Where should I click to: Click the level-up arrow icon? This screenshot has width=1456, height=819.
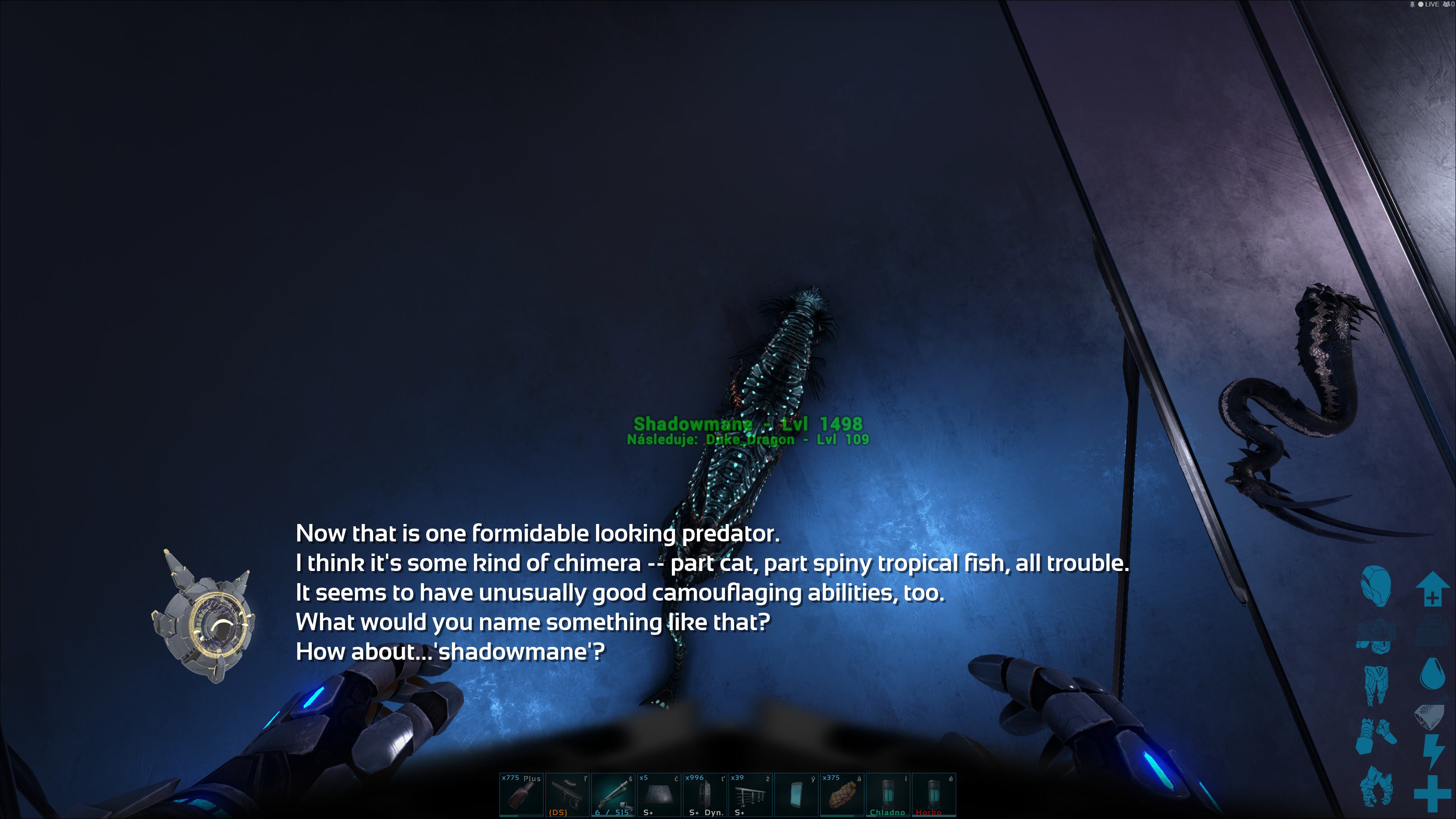coord(1432,588)
